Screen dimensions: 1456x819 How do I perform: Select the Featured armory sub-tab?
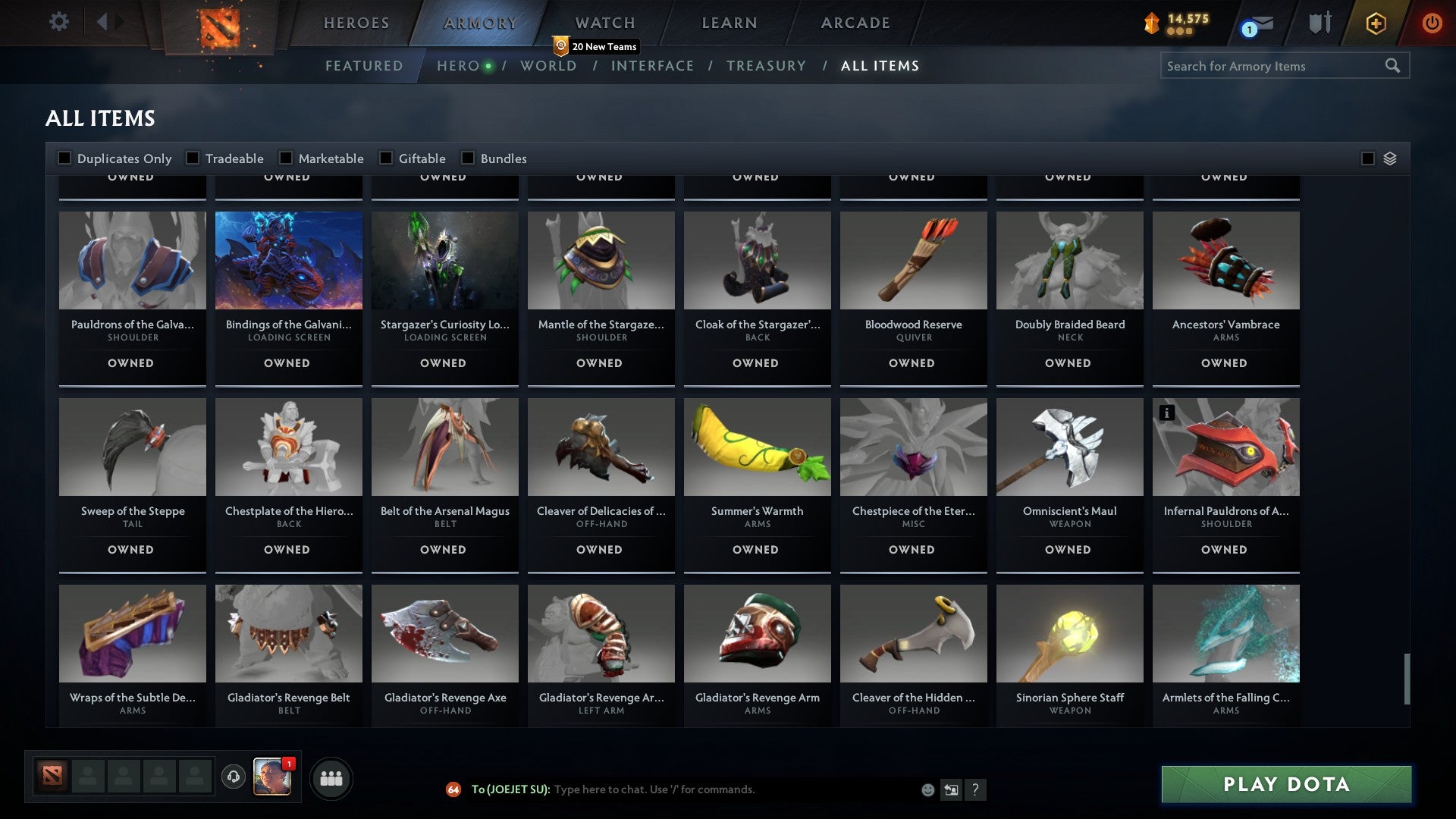point(364,66)
